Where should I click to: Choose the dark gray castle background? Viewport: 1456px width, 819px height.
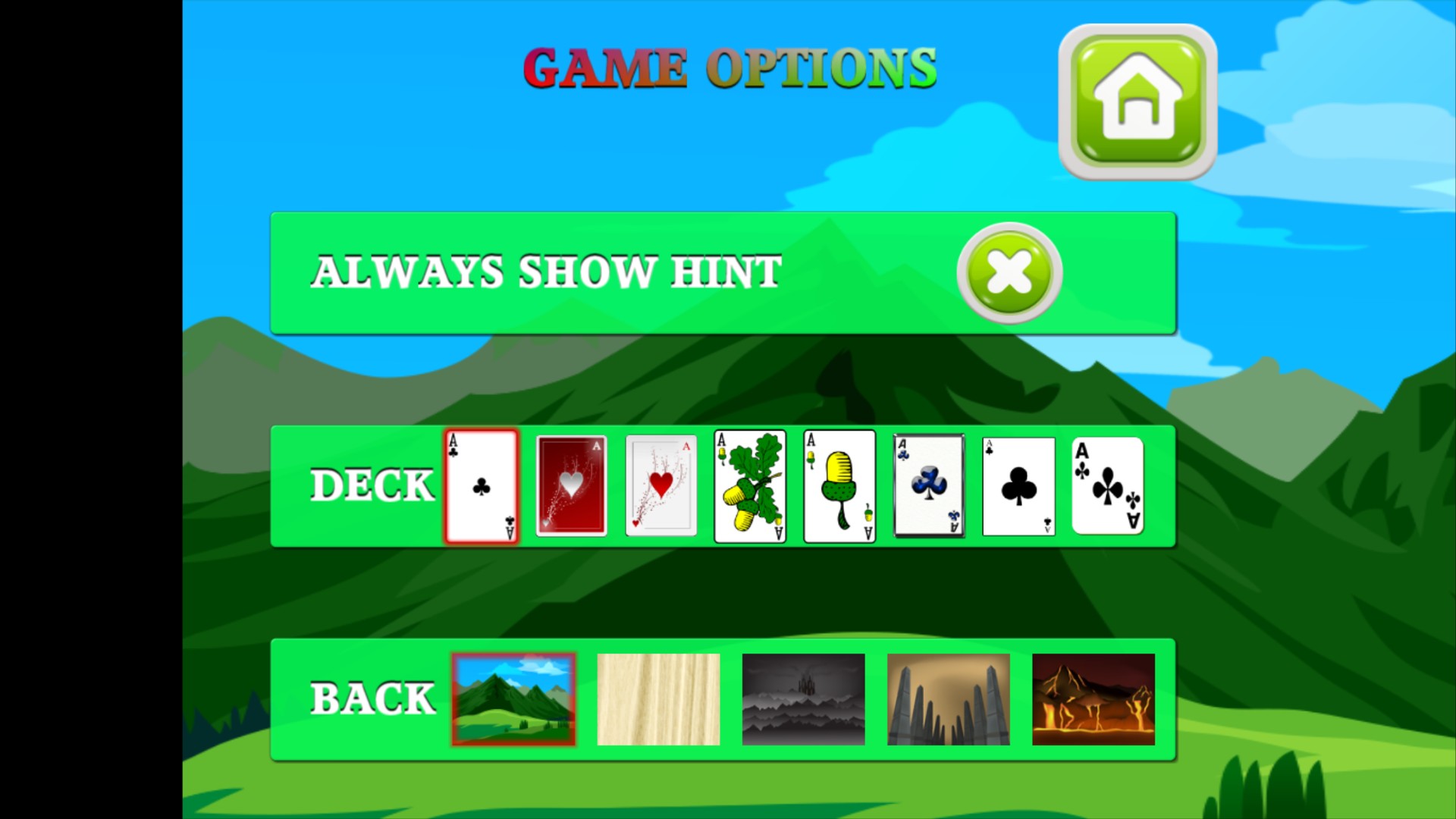(802, 698)
